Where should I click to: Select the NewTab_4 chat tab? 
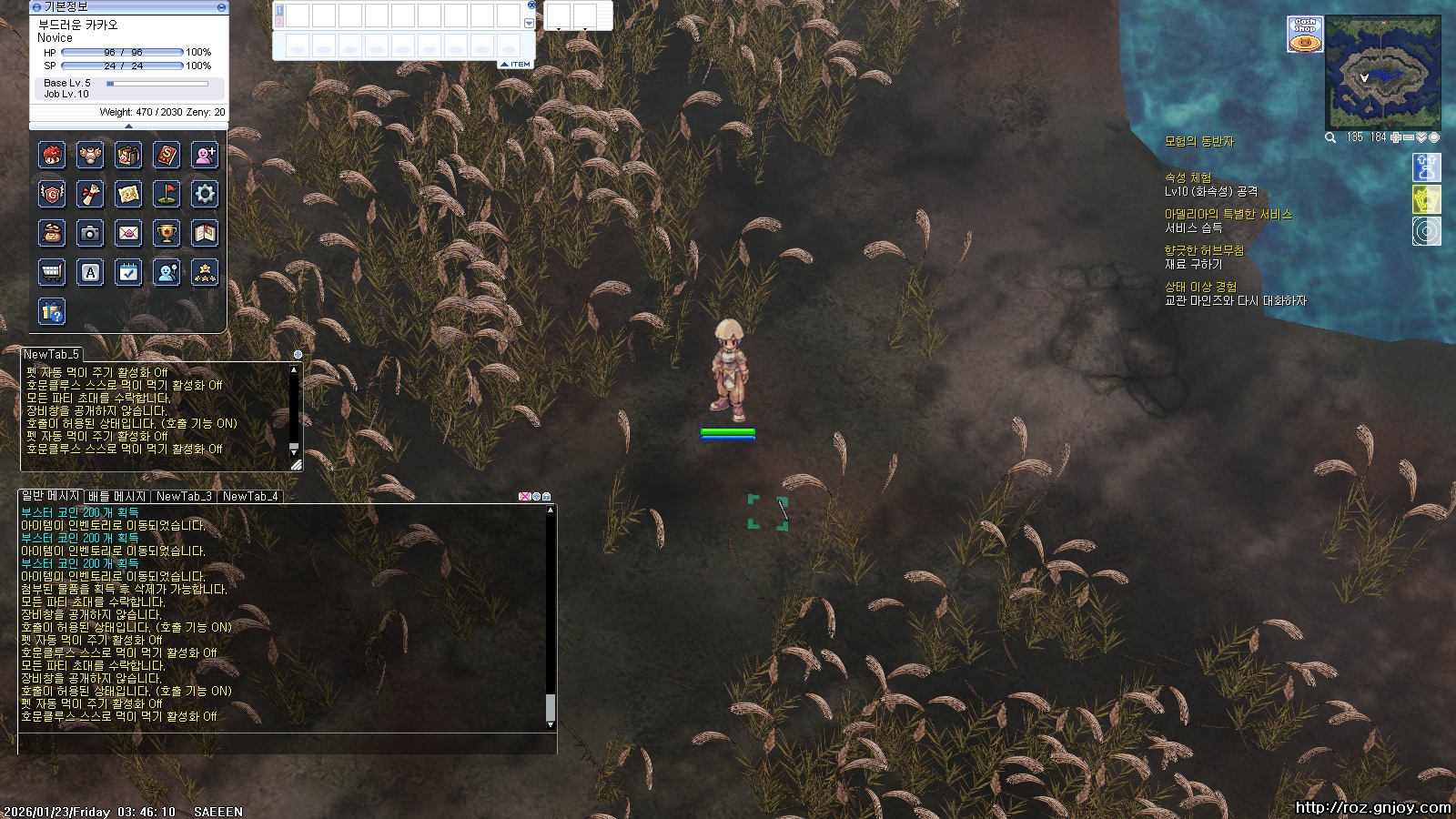coord(249,497)
